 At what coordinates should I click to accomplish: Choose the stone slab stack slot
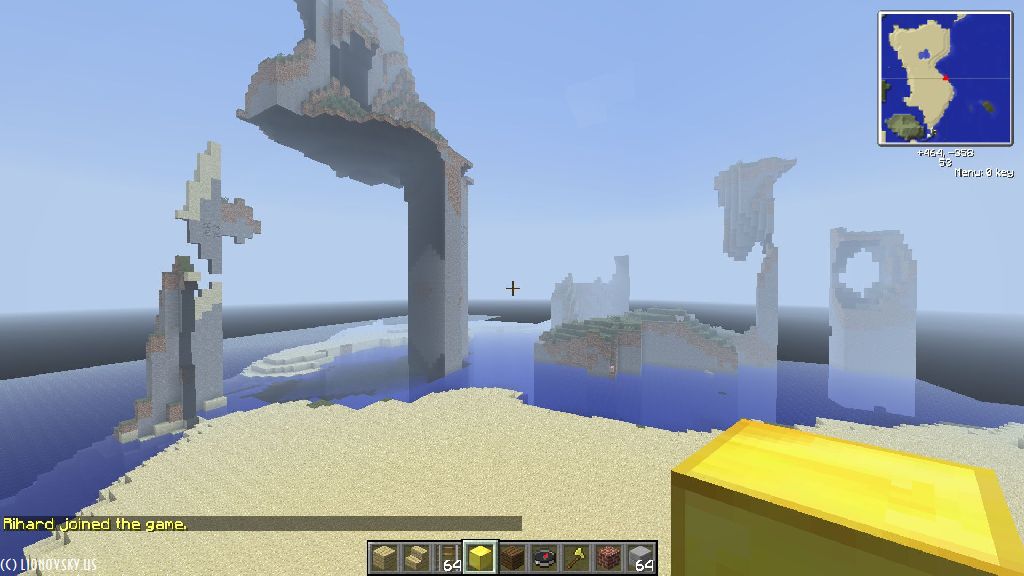coord(641,557)
